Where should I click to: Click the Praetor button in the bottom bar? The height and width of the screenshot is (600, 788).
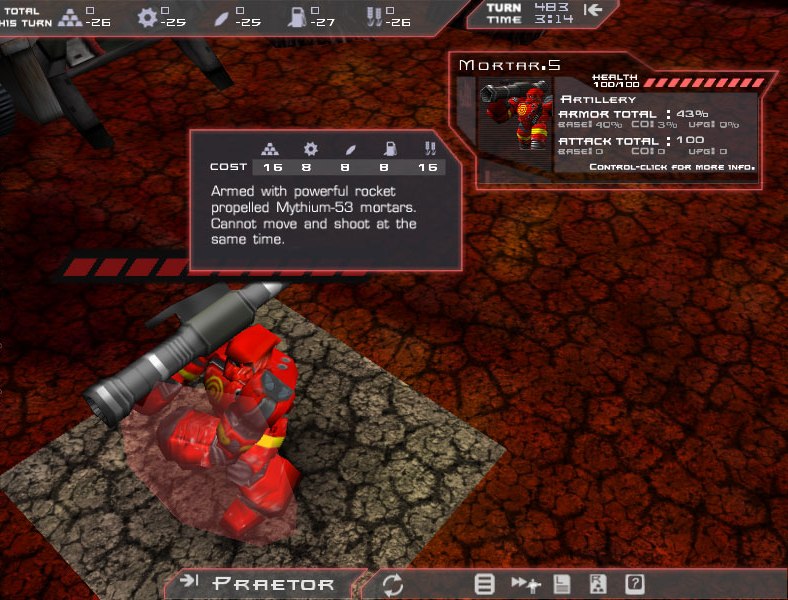(262, 584)
